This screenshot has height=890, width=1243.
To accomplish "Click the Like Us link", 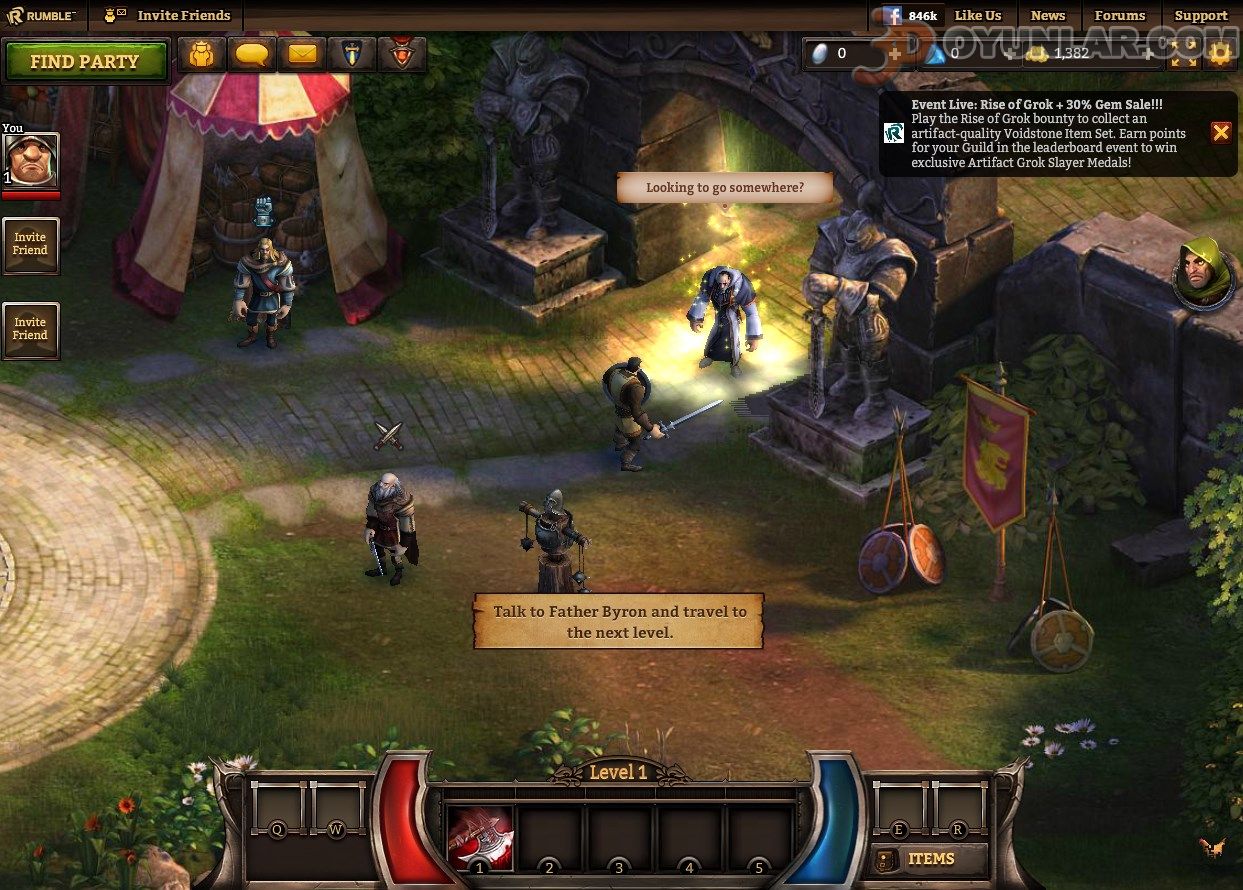I will tap(977, 15).
